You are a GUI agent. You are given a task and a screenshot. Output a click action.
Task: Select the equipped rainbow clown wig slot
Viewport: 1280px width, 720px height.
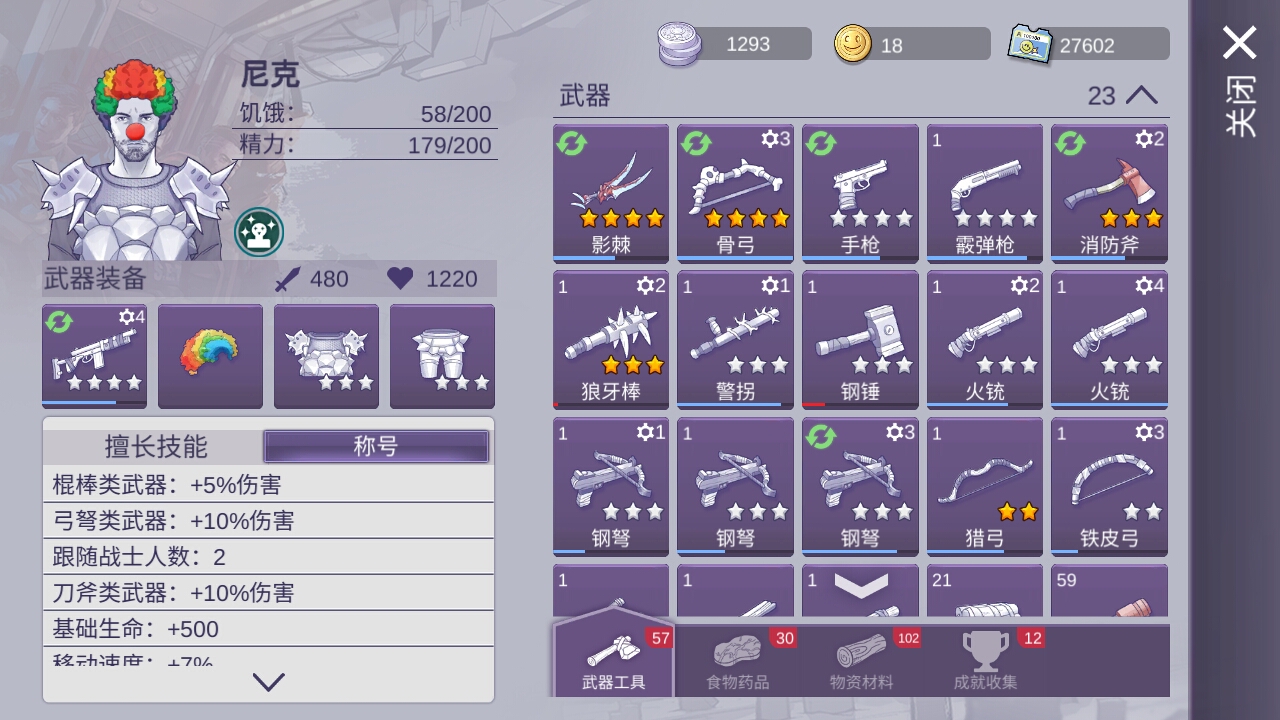pos(210,356)
